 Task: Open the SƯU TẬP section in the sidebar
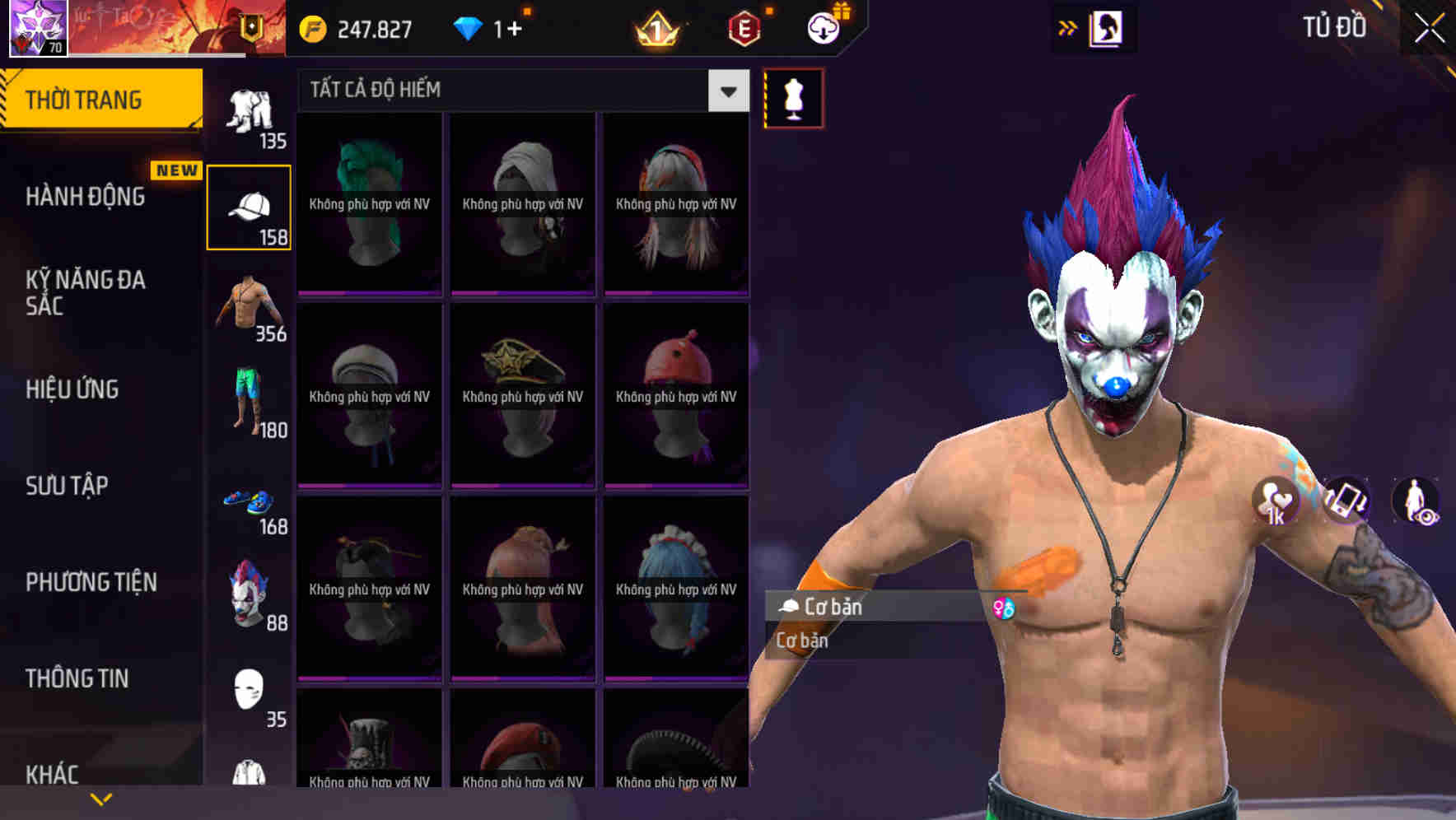(66, 487)
